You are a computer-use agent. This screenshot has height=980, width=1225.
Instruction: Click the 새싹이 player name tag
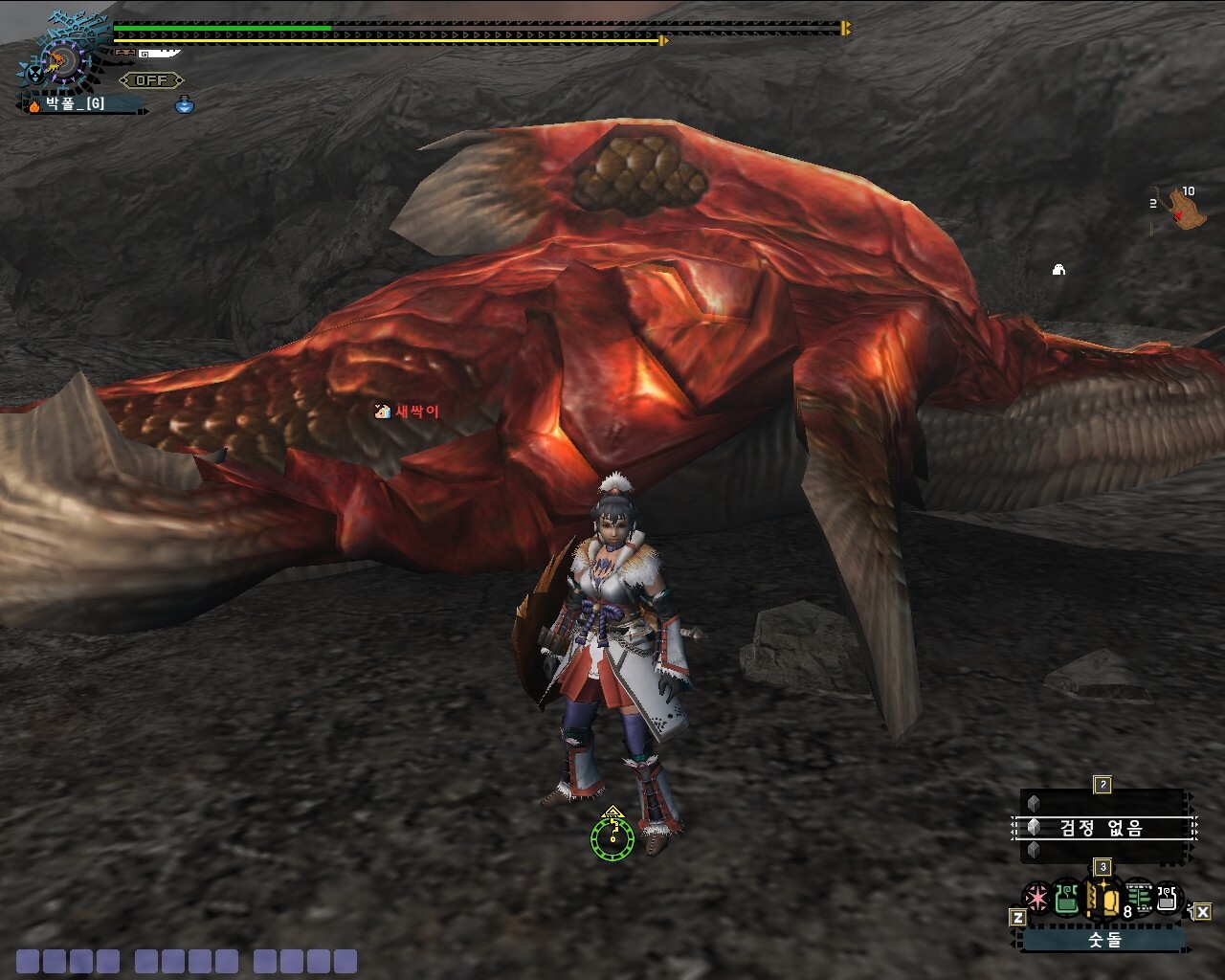(x=409, y=412)
